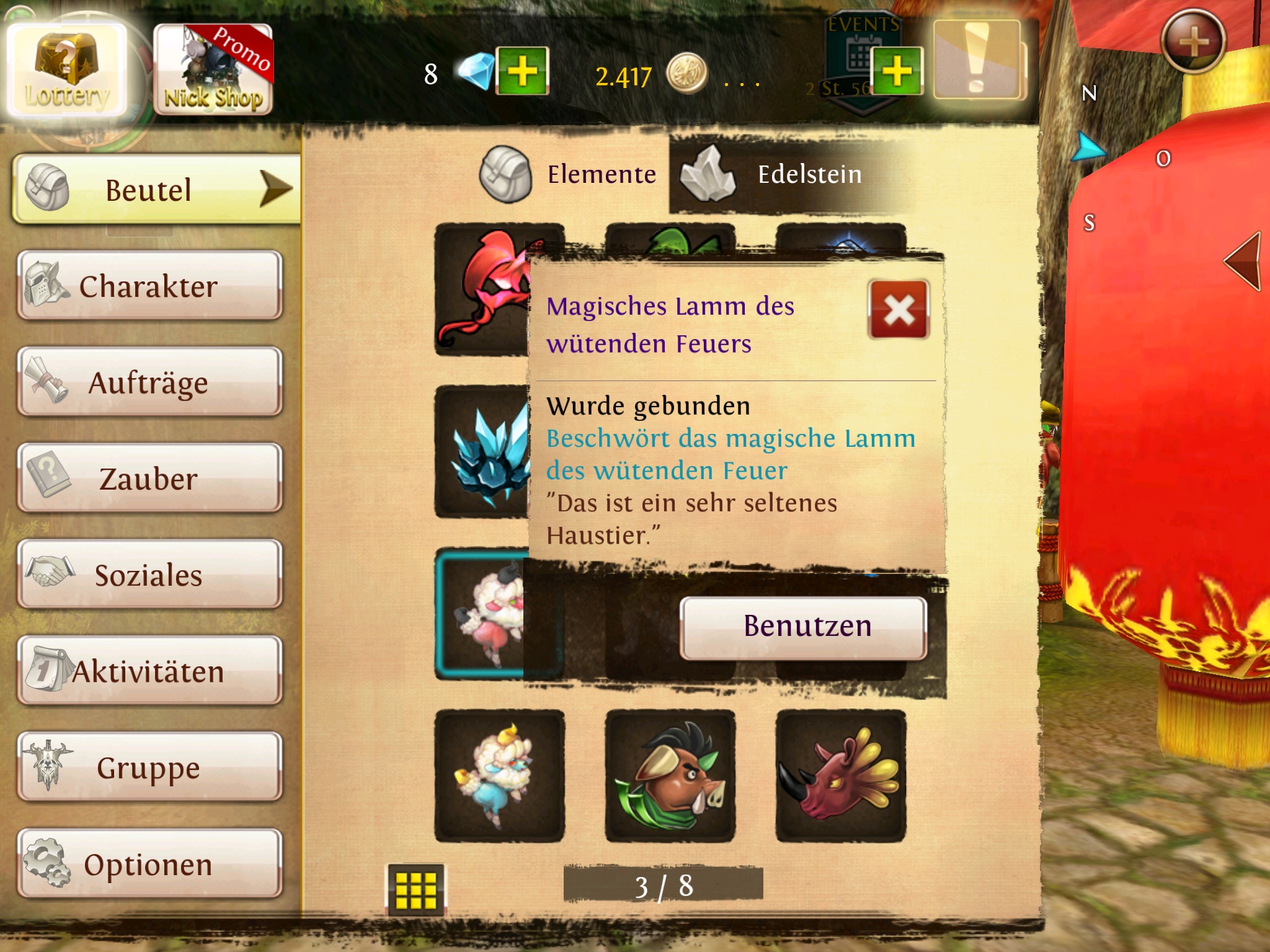Close the magic lamb tooltip
The image size is (1270, 952).
(899, 309)
